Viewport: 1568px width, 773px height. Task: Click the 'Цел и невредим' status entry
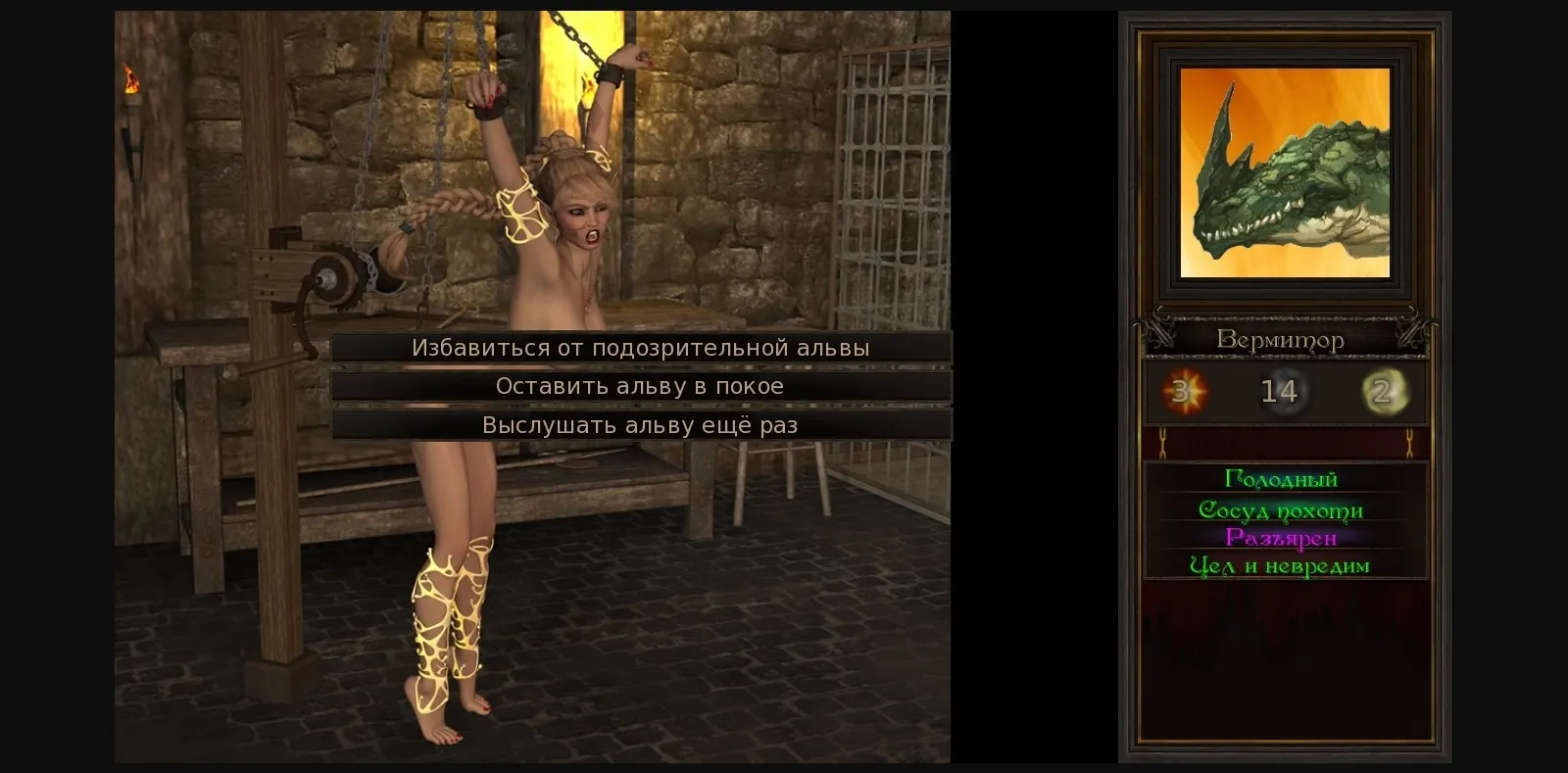click(x=1281, y=565)
